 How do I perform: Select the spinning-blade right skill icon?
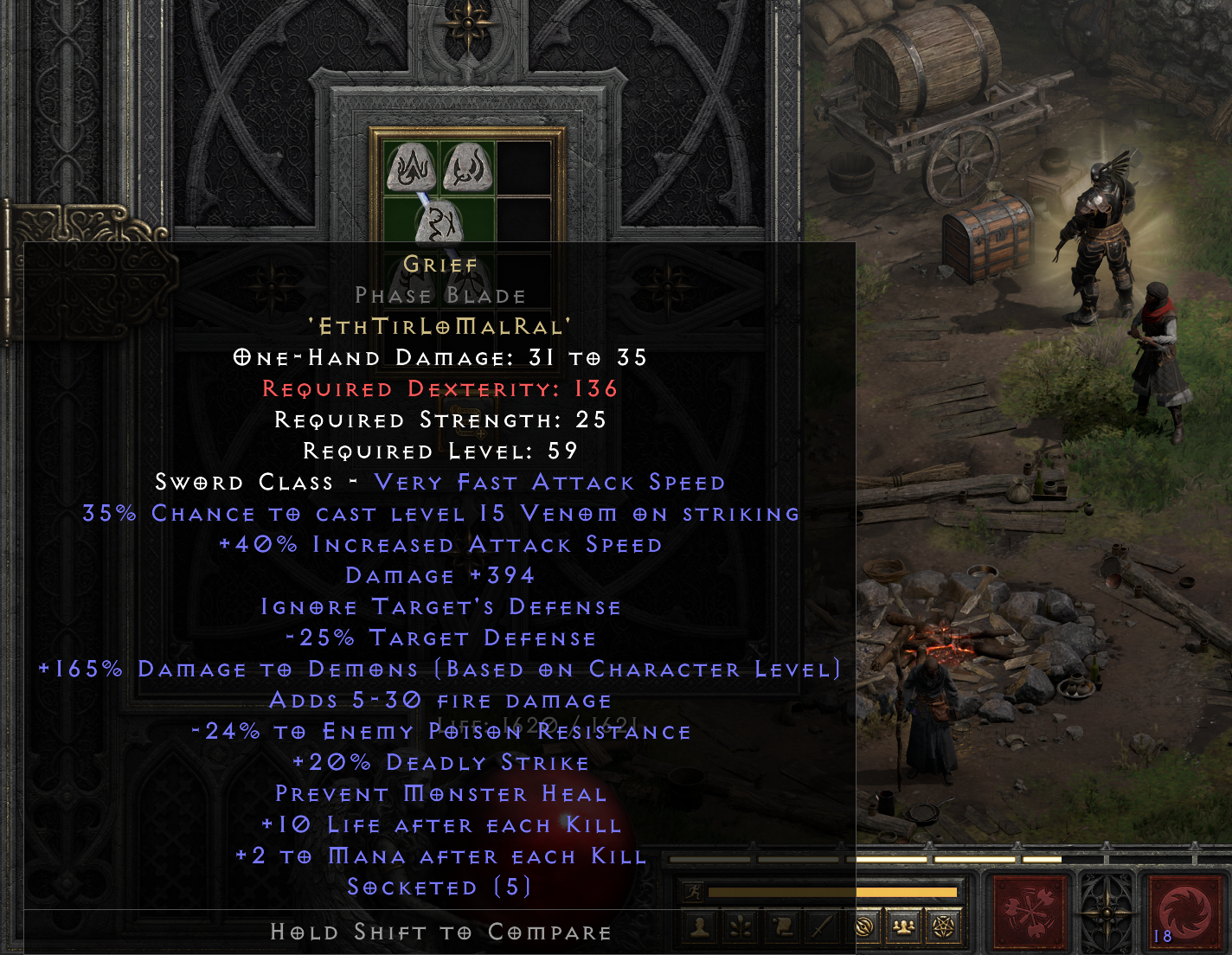[x=1184, y=913]
